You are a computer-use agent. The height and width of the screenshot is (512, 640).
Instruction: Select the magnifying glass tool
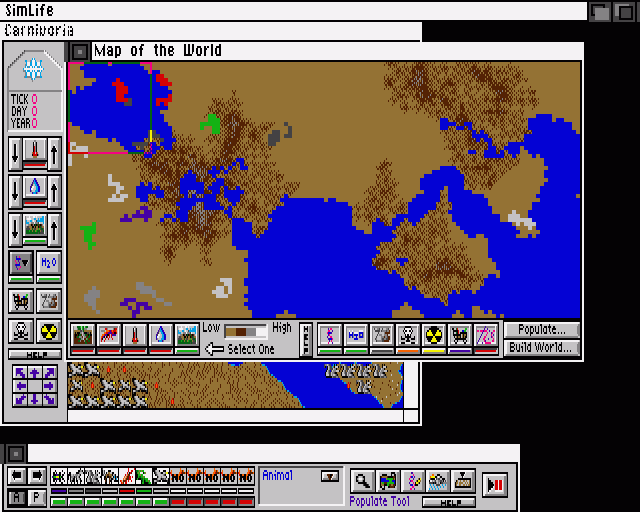pos(362,481)
